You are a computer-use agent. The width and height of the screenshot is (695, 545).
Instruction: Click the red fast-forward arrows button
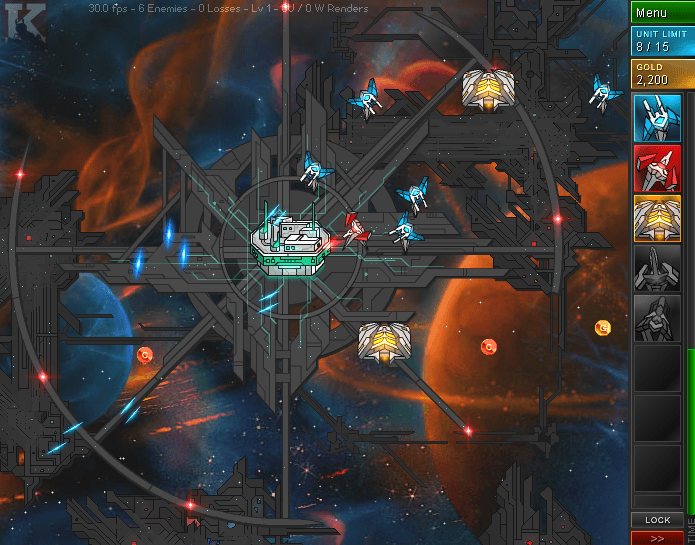pos(657,538)
